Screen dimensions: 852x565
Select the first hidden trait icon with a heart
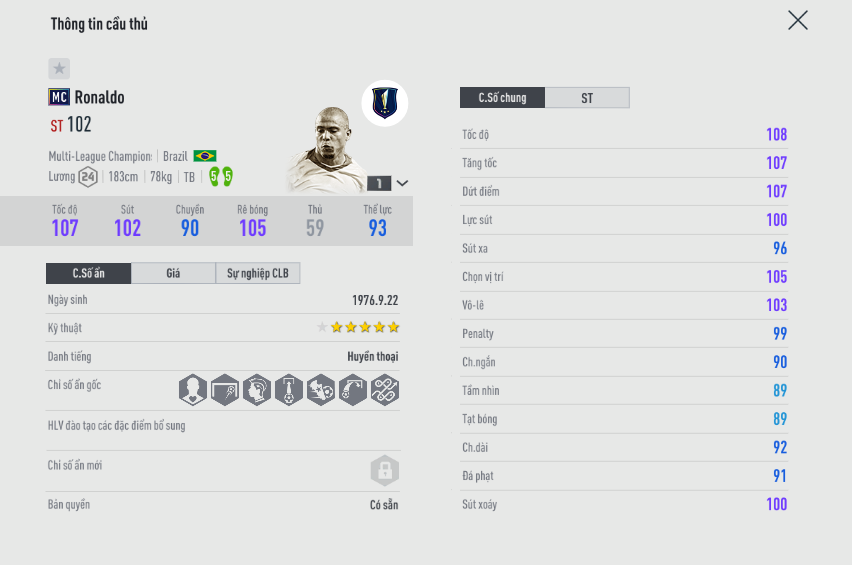click(193, 389)
